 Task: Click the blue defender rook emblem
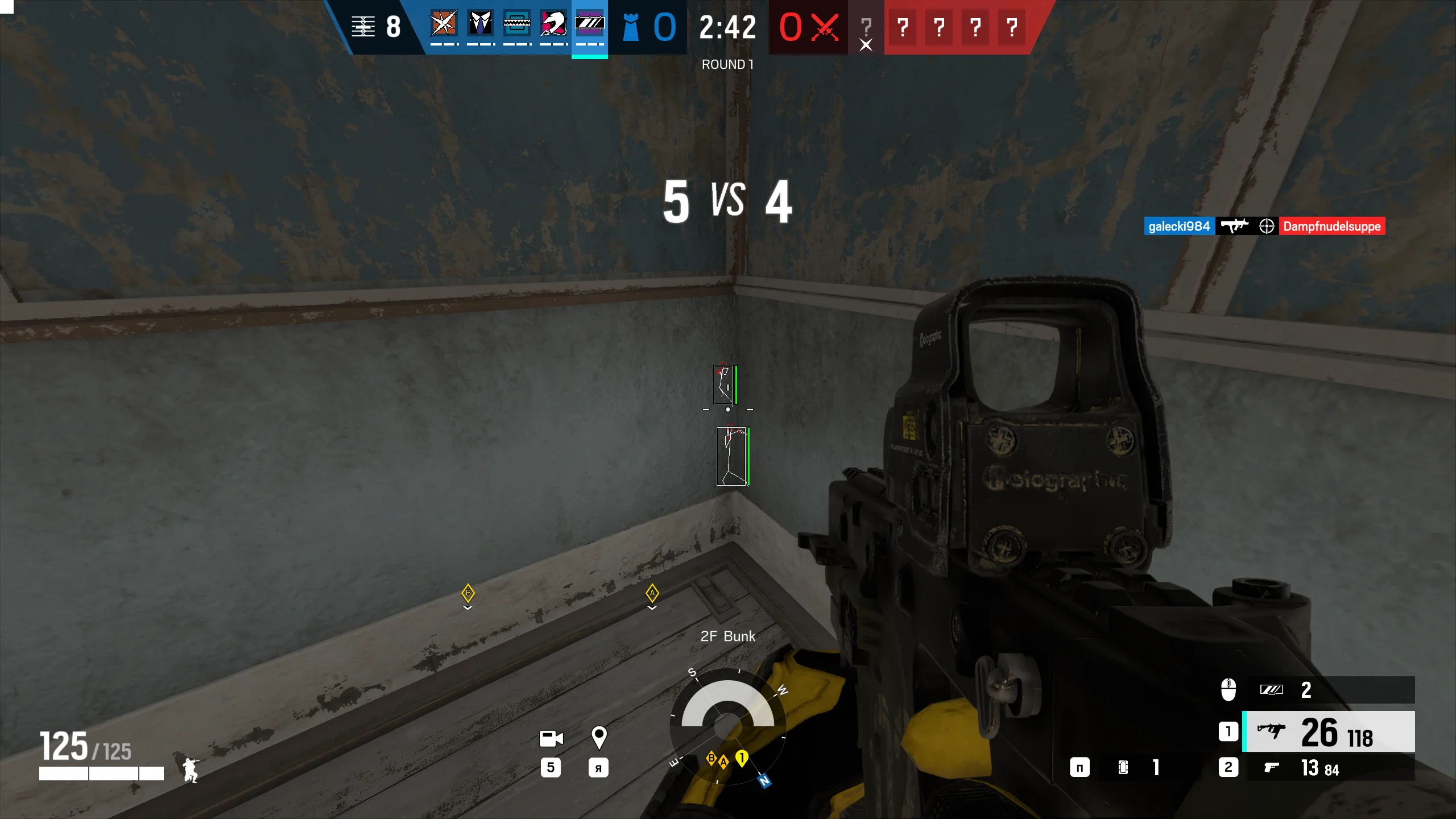coord(631,27)
